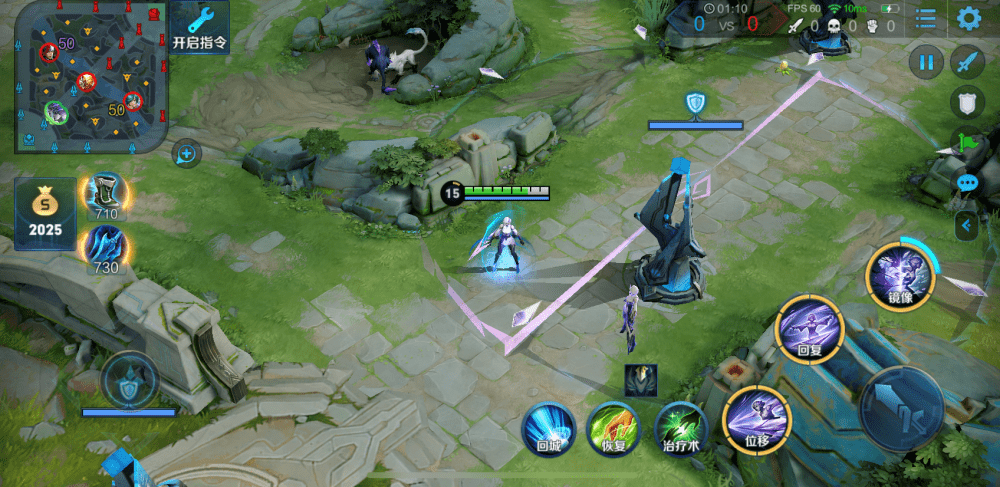Open the 开启指令 command button
Image resolution: width=1000 pixels, height=487 pixels.
pos(199,28)
